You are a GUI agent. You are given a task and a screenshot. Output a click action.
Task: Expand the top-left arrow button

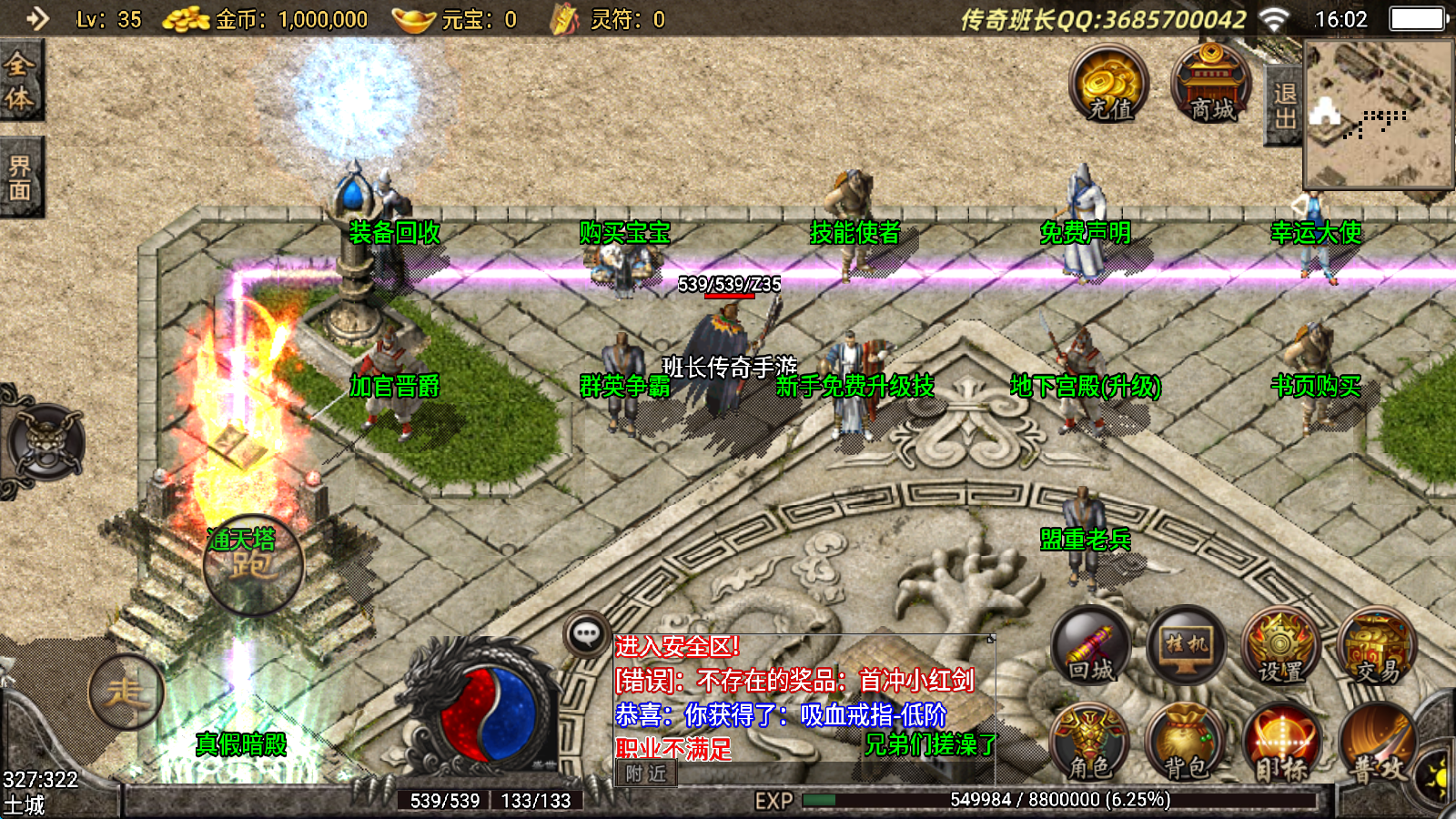click(37, 18)
